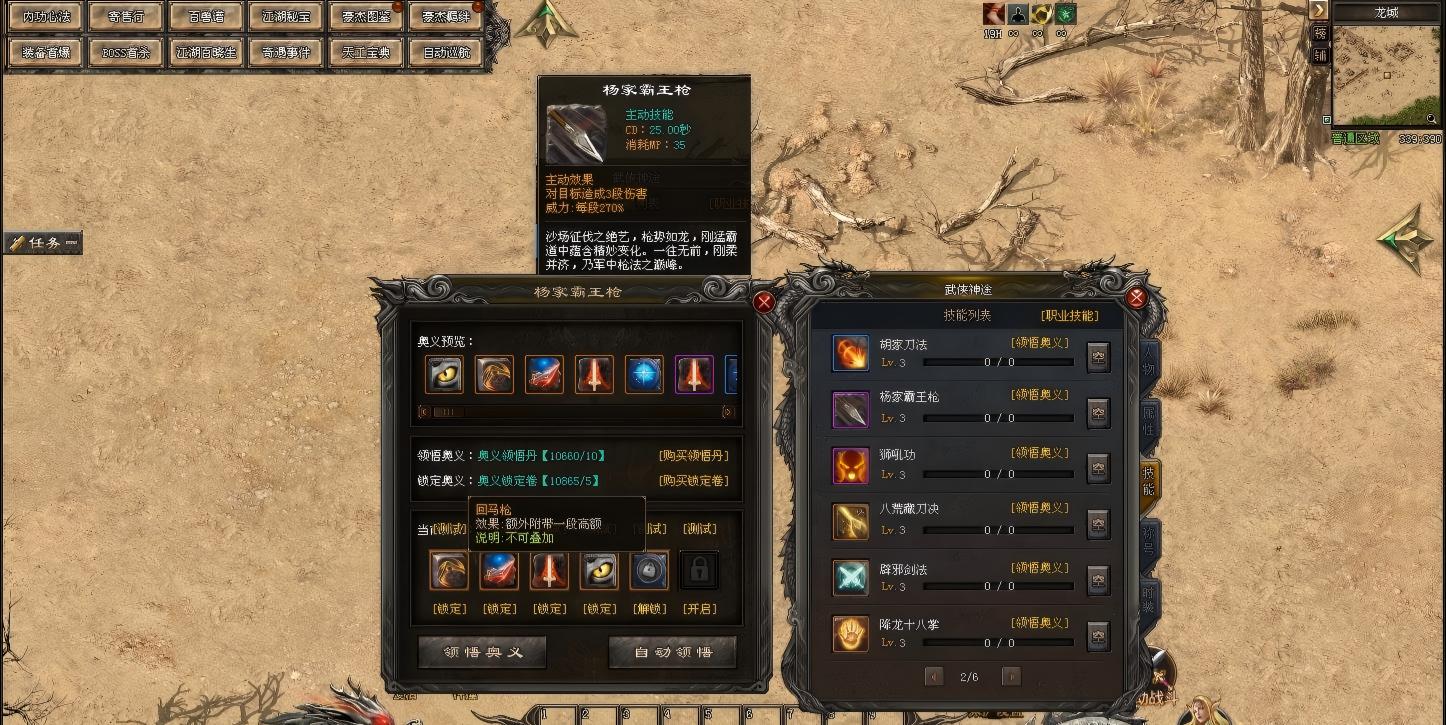The height and width of the screenshot is (725, 1446).
Task: Buy comprehension pills via 购买领悟丹
Action: point(693,456)
